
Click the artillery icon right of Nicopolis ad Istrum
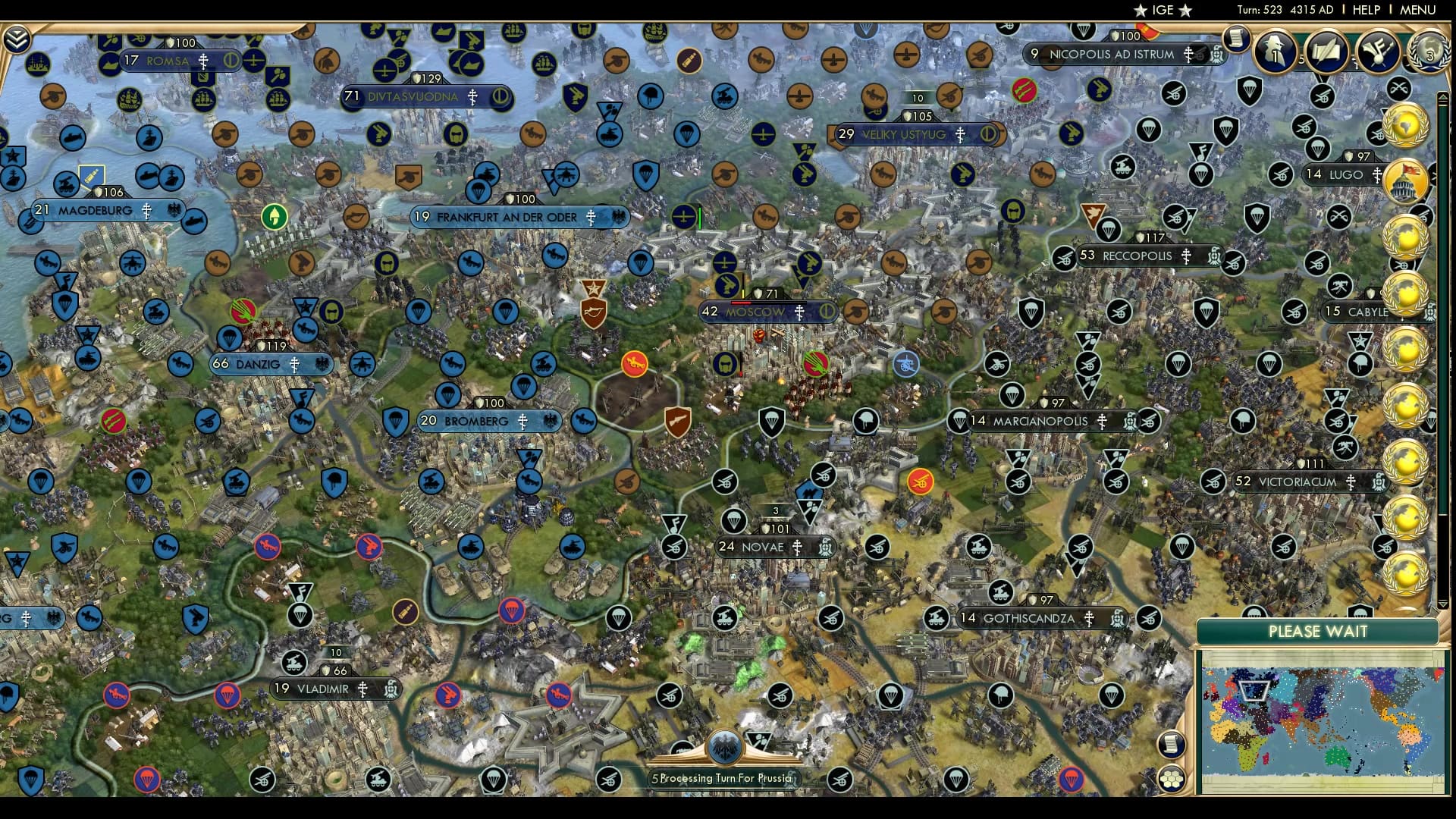(x=1201, y=55)
